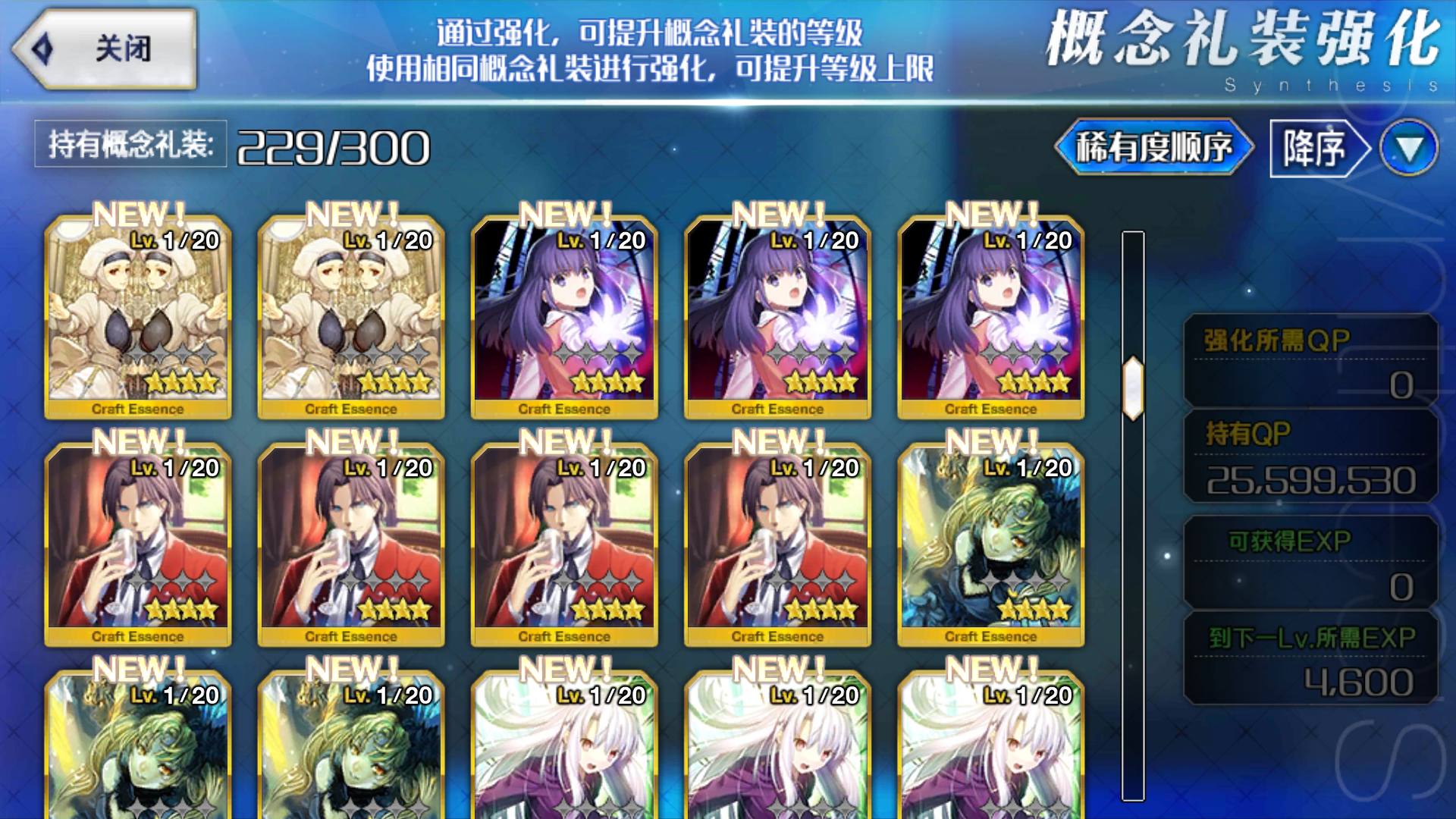Screen dimensions: 1456x819
Task: Return to previous screen via 关闭
Action: [106, 49]
